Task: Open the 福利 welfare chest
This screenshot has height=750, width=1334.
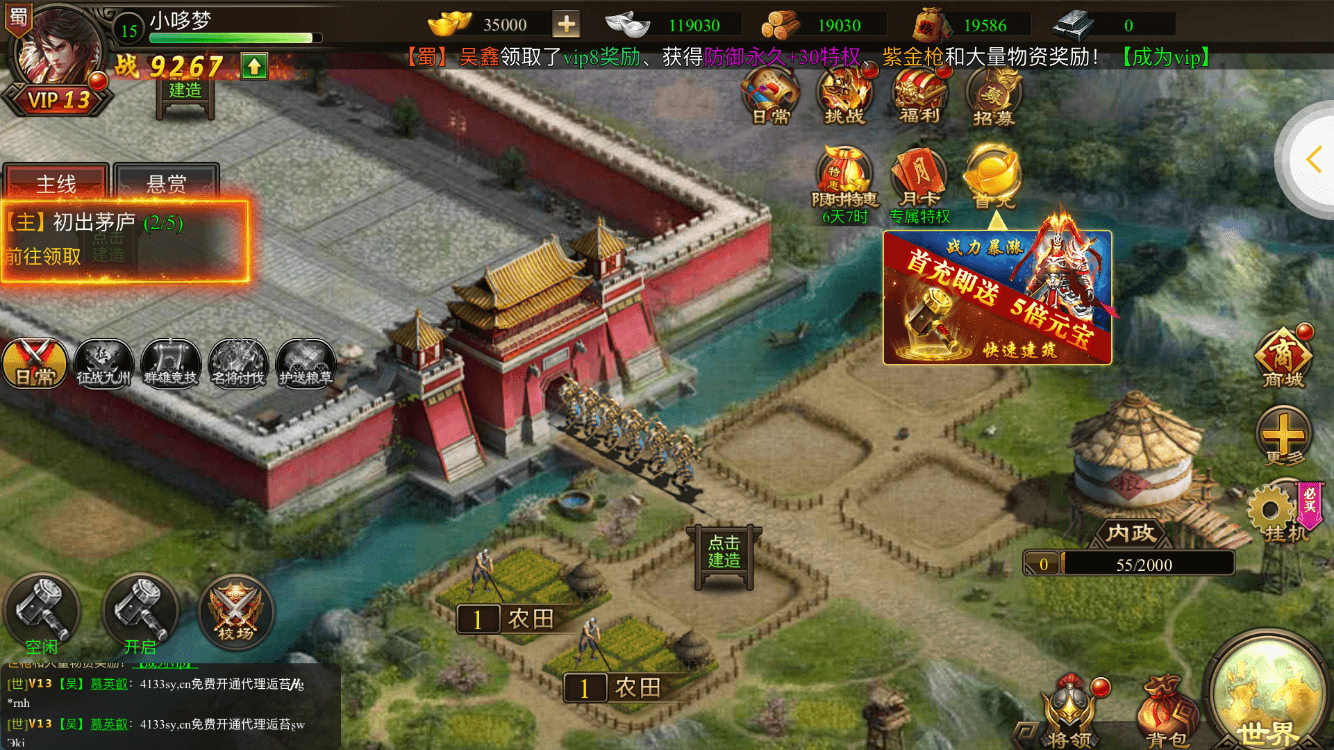Action: (919, 97)
